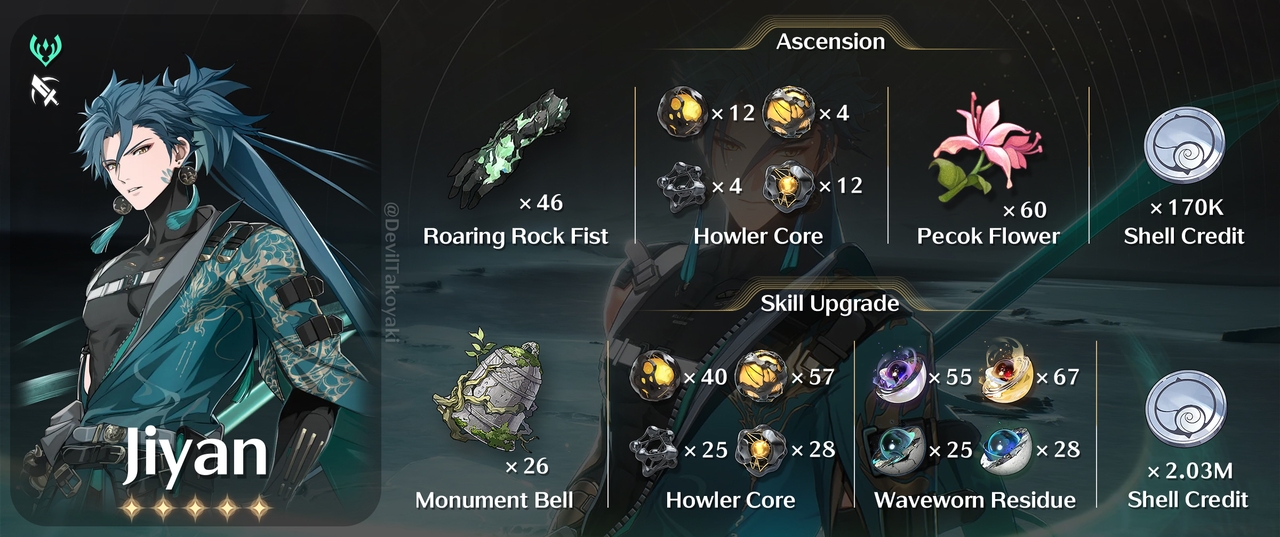Click the white broadblade weapon type icon
The image size is (1280, 537).
point(47,91)
